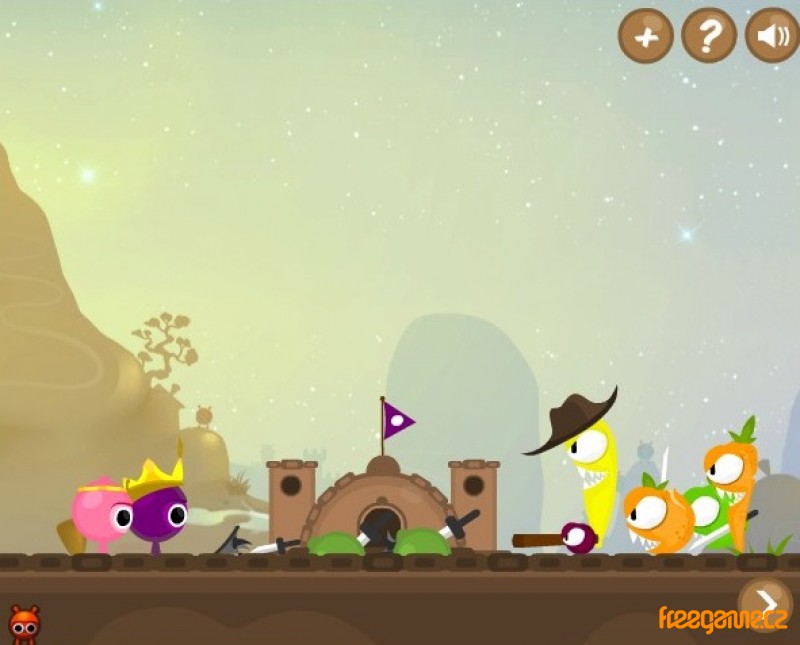Click the plus button for more games
Viewport: 800px width, 645px height.
646,36
